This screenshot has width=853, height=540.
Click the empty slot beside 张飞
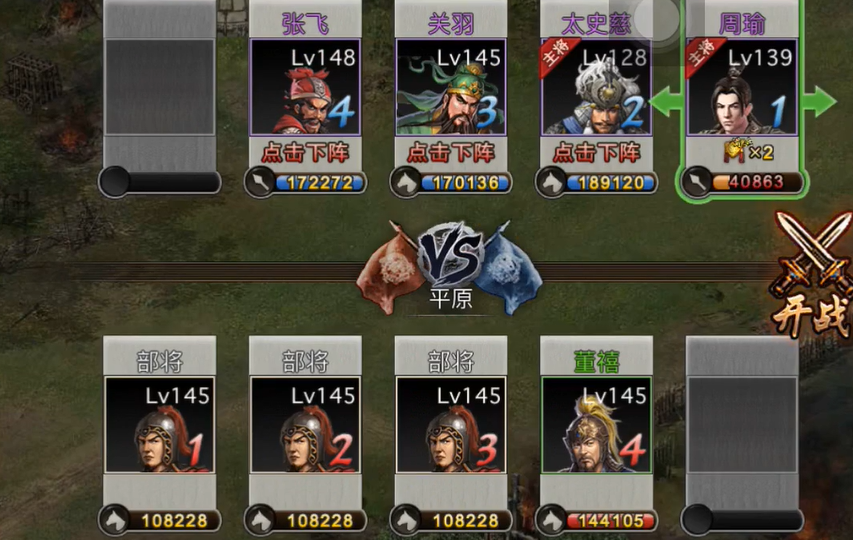(x=160, y=88)
